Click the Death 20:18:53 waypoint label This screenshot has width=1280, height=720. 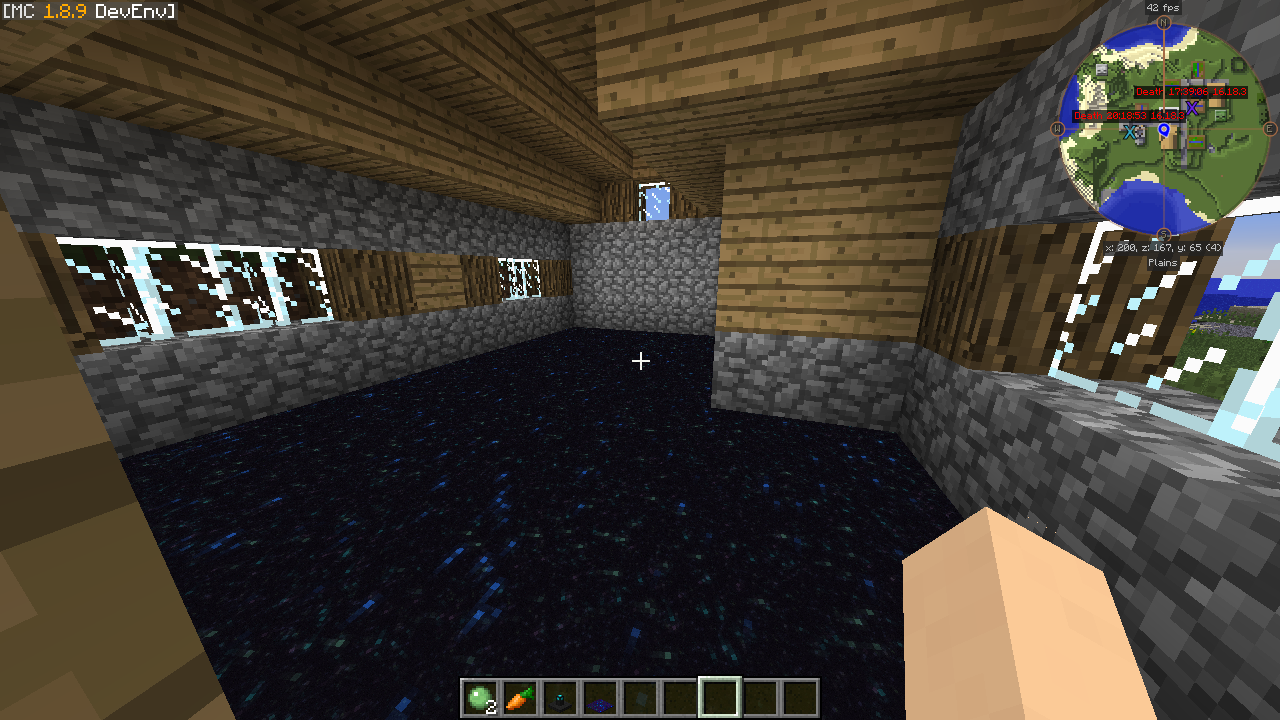(1129, 116)
